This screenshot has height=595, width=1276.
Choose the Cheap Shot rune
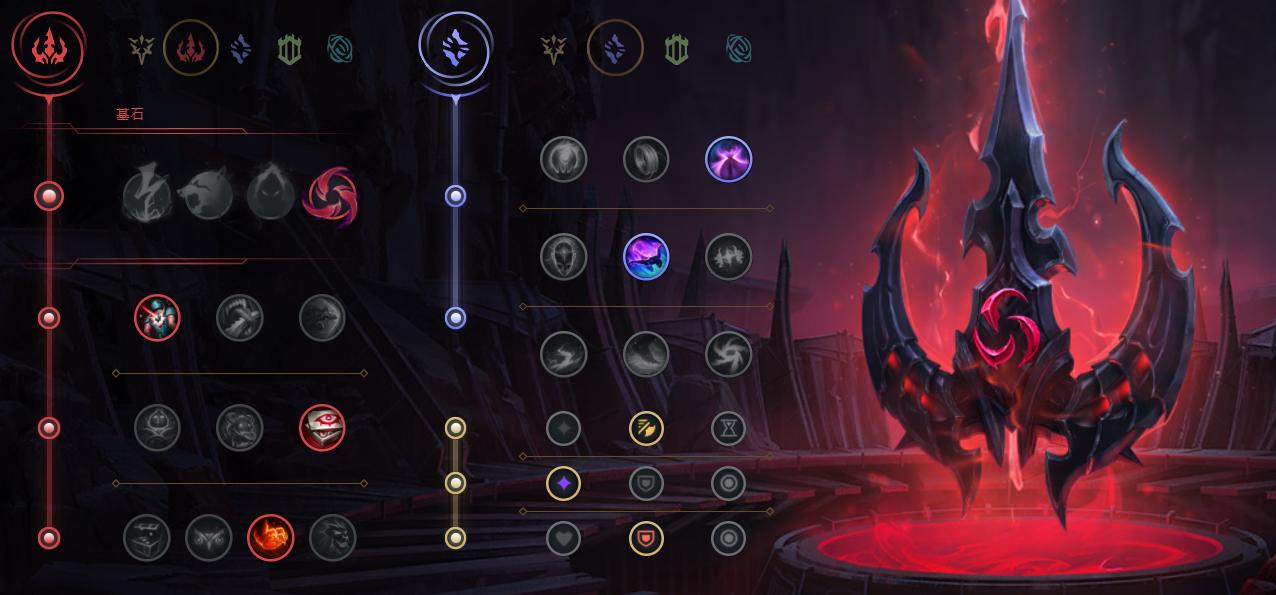[157, 318]
